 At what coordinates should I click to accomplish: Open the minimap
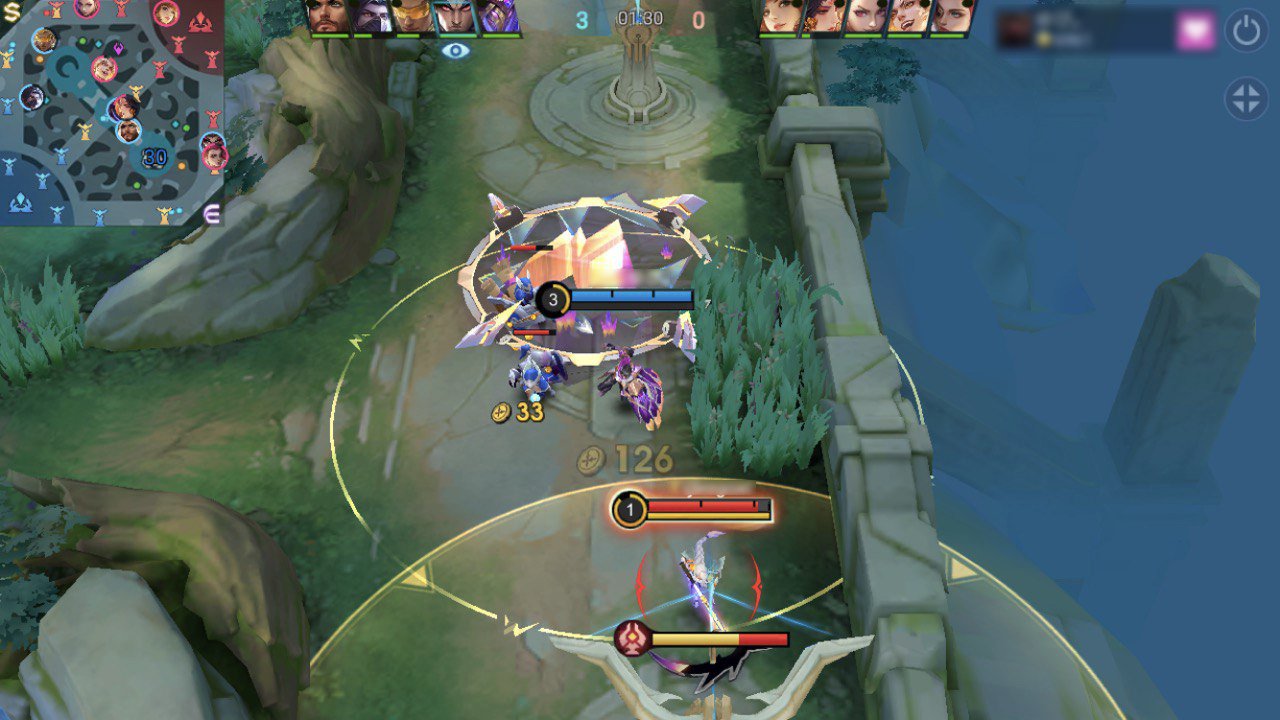[x=112, y=112]
